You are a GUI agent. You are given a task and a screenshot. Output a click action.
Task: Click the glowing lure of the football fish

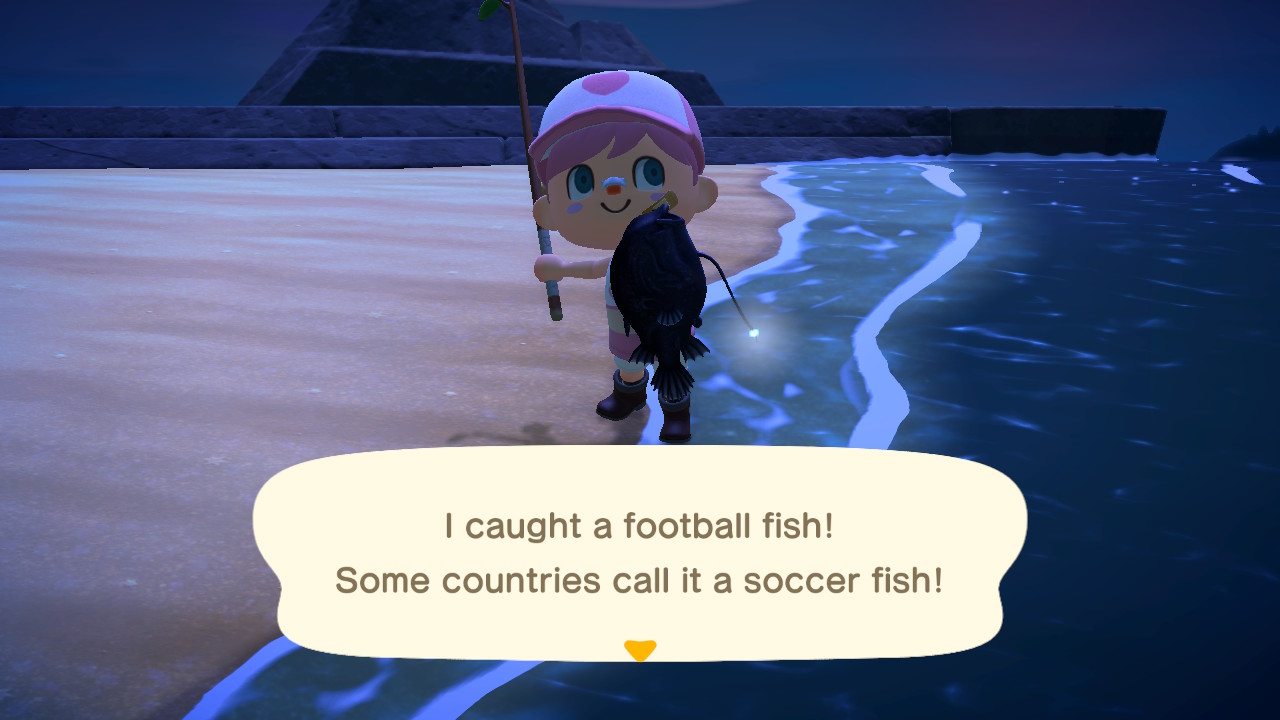pyautogui.click(x=756, y=334)
